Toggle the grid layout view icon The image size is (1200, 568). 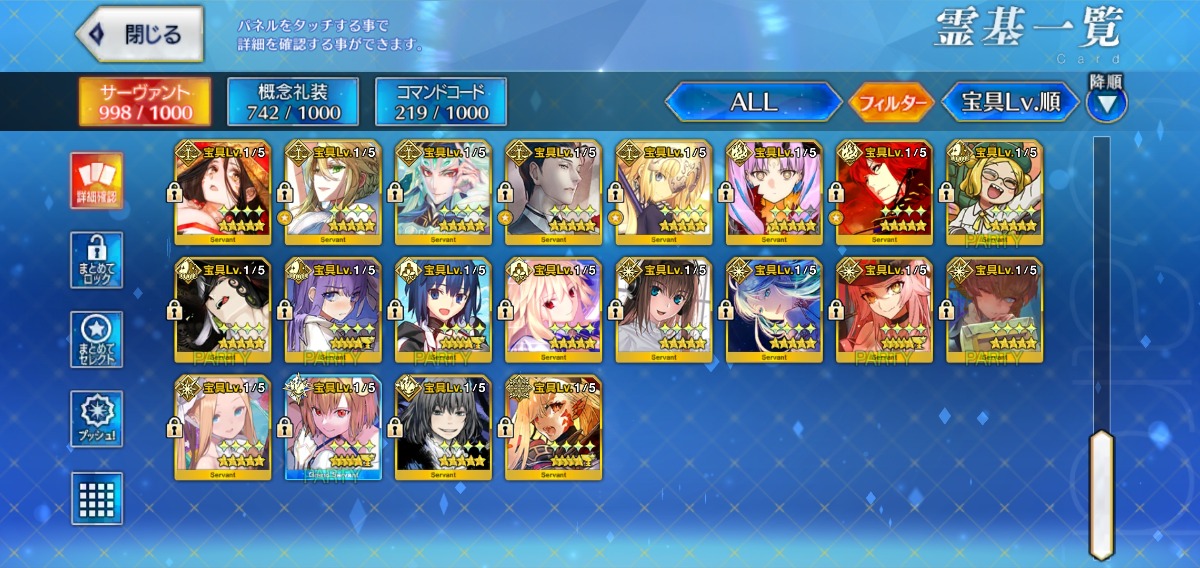pos(97,498)
